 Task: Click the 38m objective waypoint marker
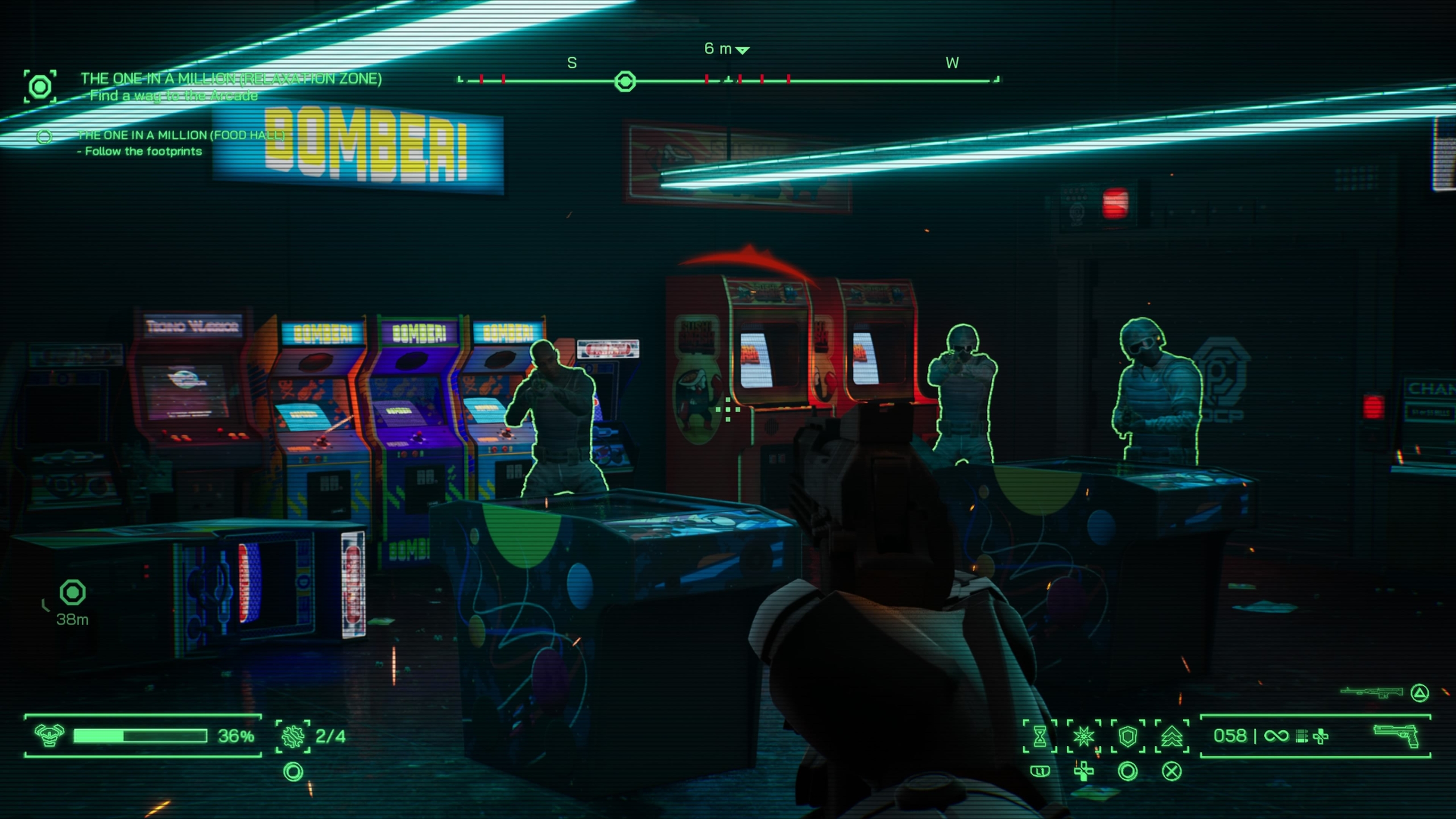click(x=73, y=593)
